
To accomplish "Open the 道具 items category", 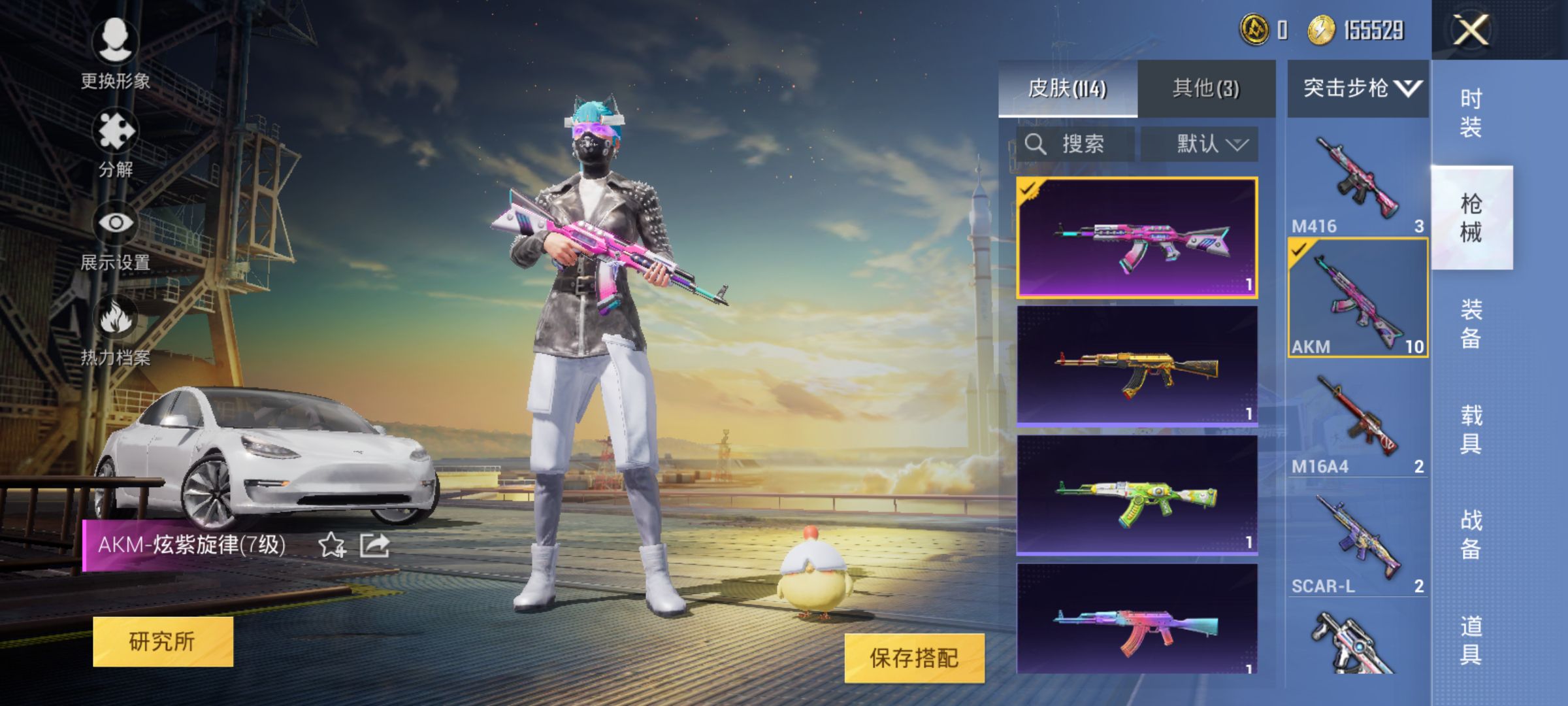I will (x=1471, y=639).
